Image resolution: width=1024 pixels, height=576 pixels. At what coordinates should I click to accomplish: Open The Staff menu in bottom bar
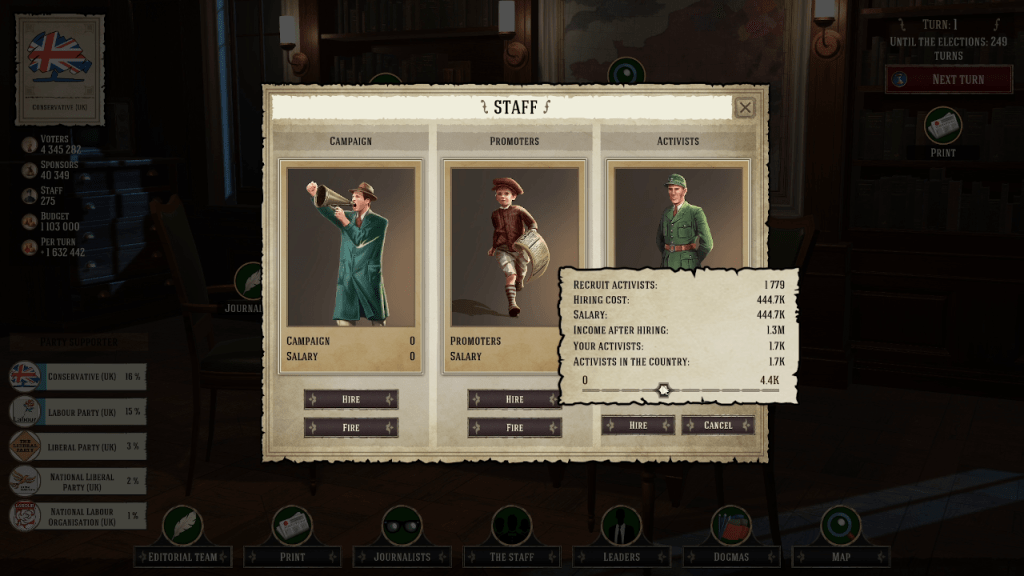click(512, 556)
